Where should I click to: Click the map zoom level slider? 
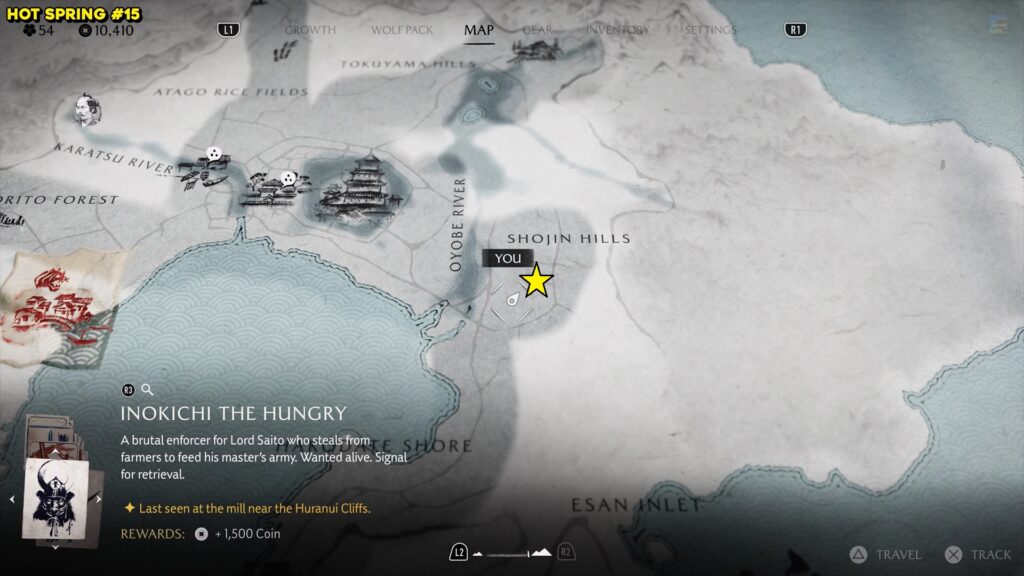pyautogui.click(x=512, y=552)
